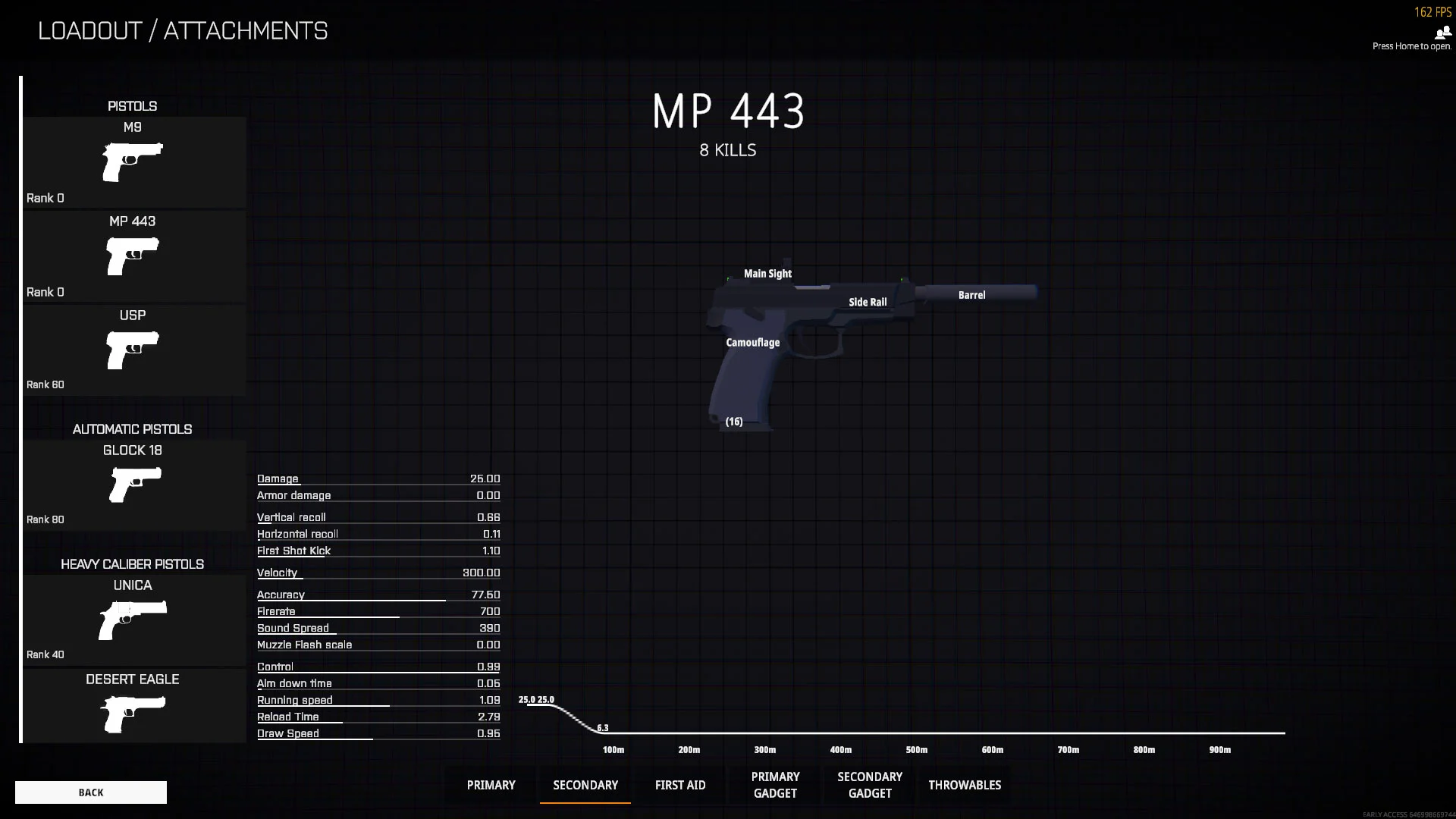Screen dimensions: 1456x819
Task: Expand the Automatic Pistols category header
Action: 133,428
